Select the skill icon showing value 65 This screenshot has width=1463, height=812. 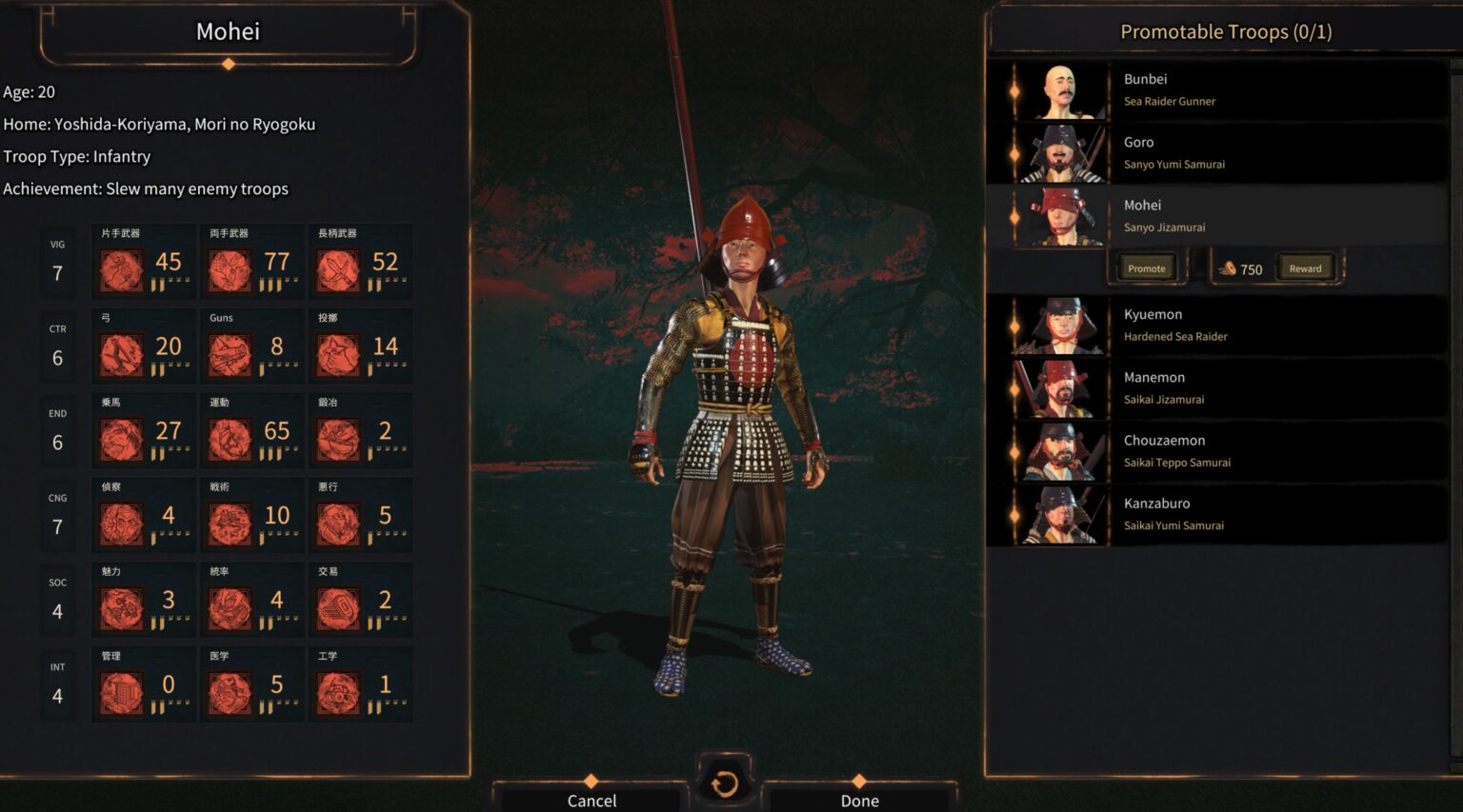[x=230, y=440]
